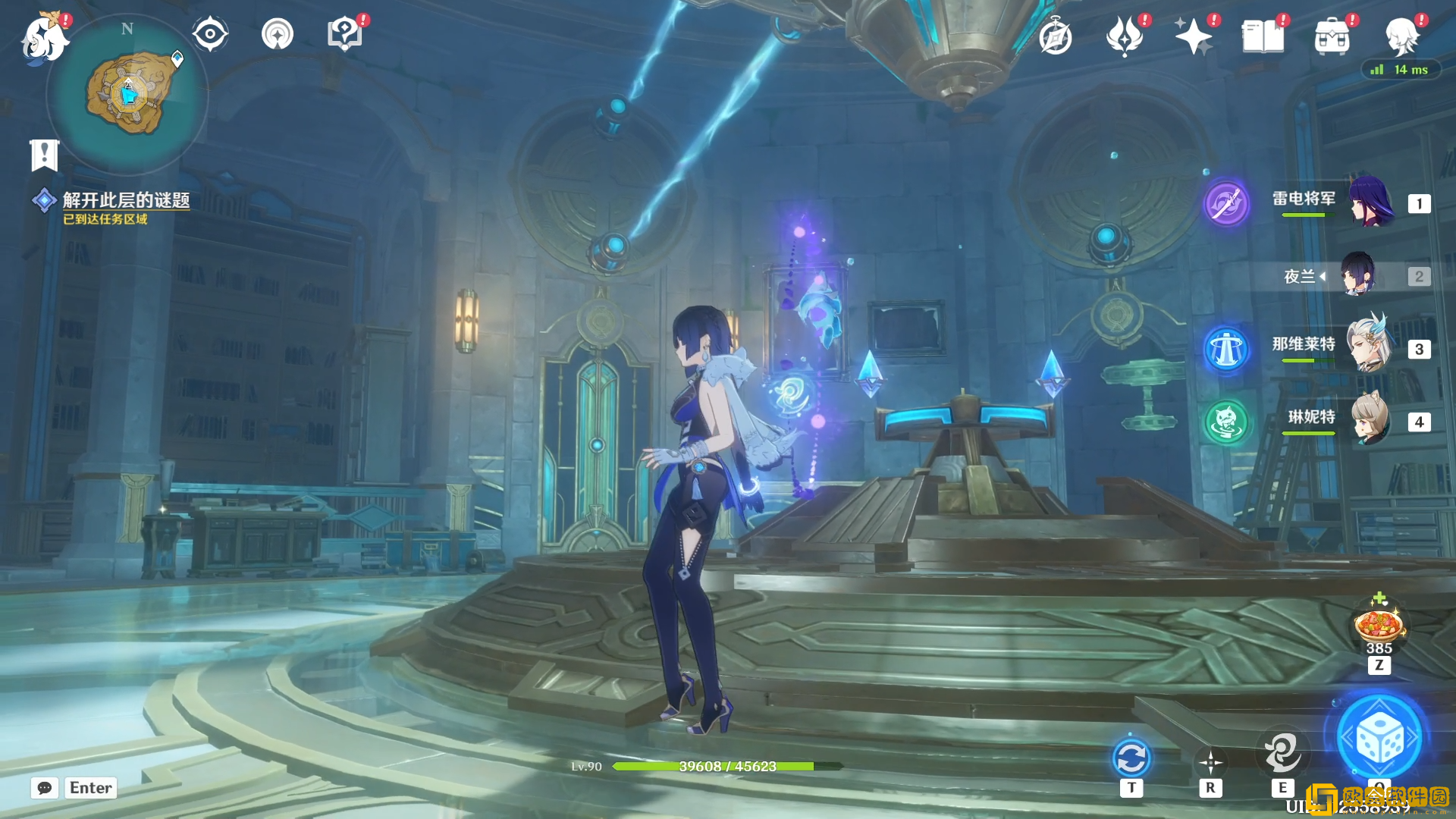Activate the elemental skill icon
This screenshot has width=1456, height=819.
[1282, 753]
